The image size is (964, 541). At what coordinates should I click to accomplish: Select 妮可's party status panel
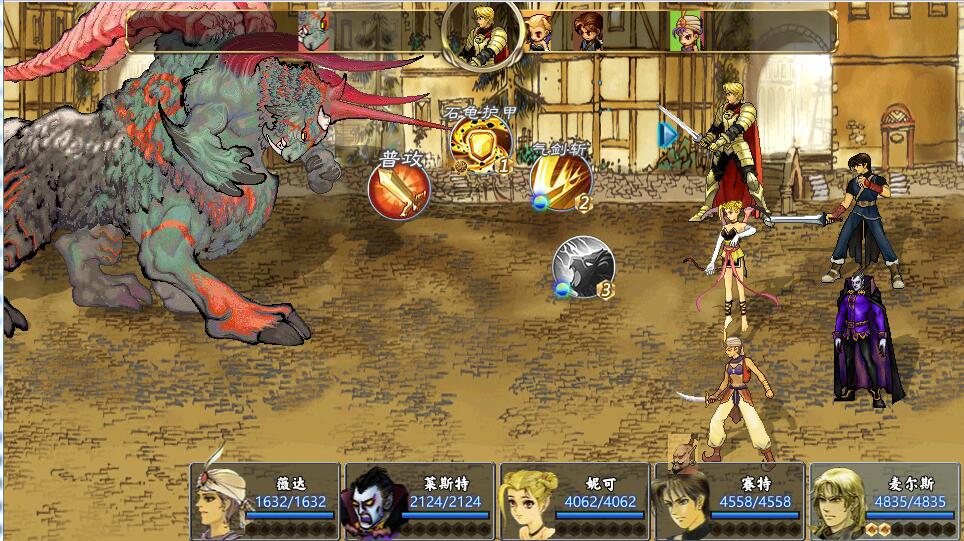click(x=574, y=501)
